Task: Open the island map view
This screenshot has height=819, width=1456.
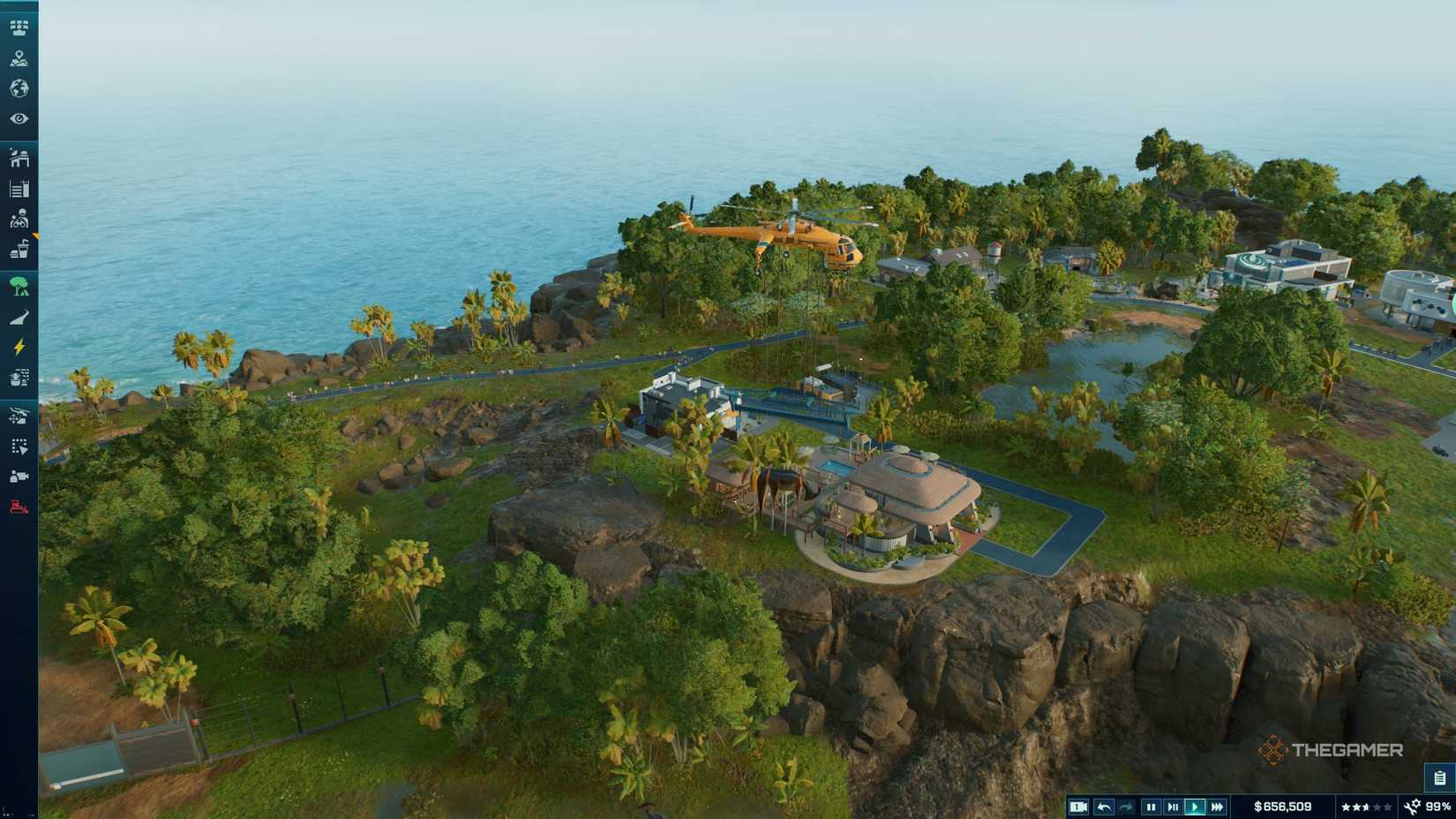Action: coord(19,60)
